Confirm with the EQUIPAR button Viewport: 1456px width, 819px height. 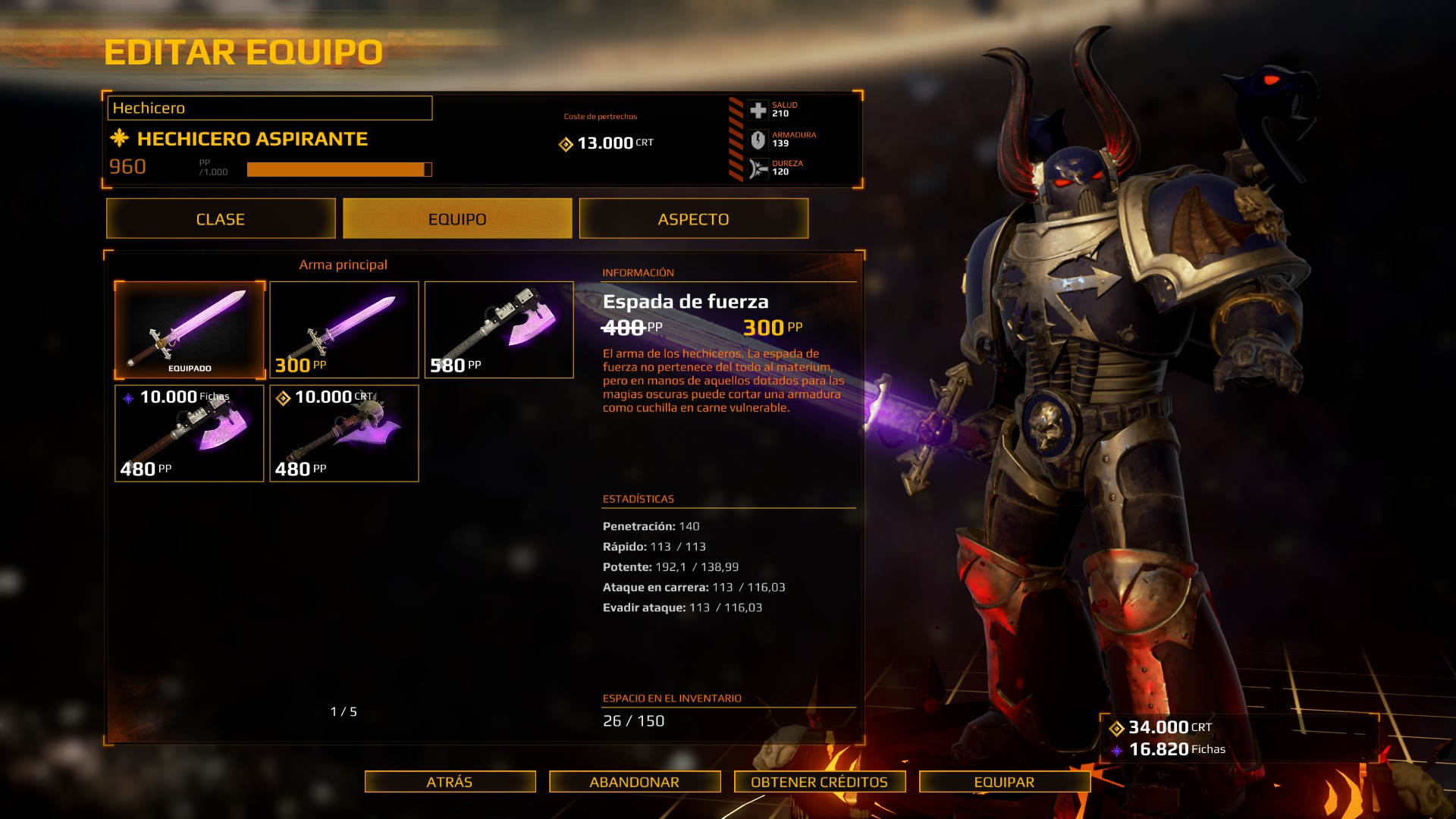[1004, 782]
